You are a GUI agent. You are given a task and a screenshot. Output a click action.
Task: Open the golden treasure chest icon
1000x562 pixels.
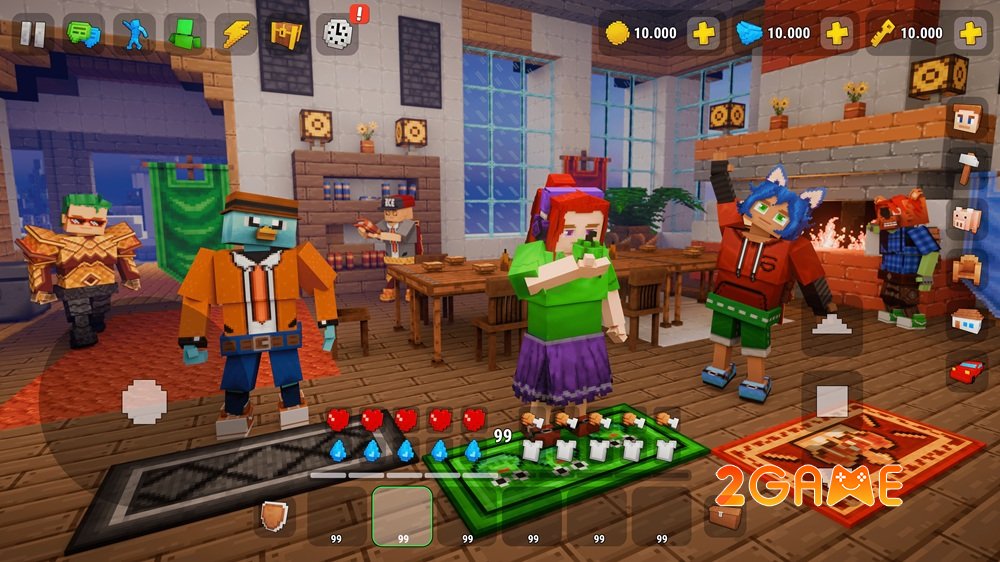coord(286,34)
